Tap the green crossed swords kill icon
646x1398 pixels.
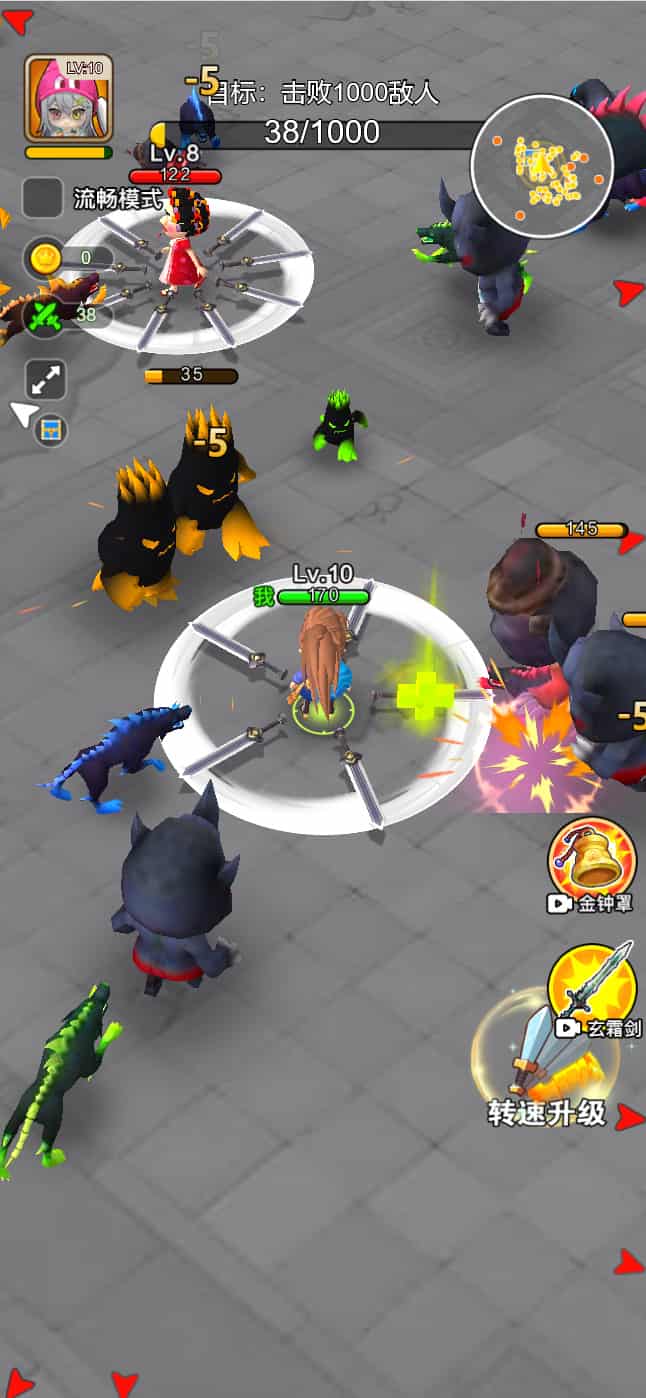(45, 314)
